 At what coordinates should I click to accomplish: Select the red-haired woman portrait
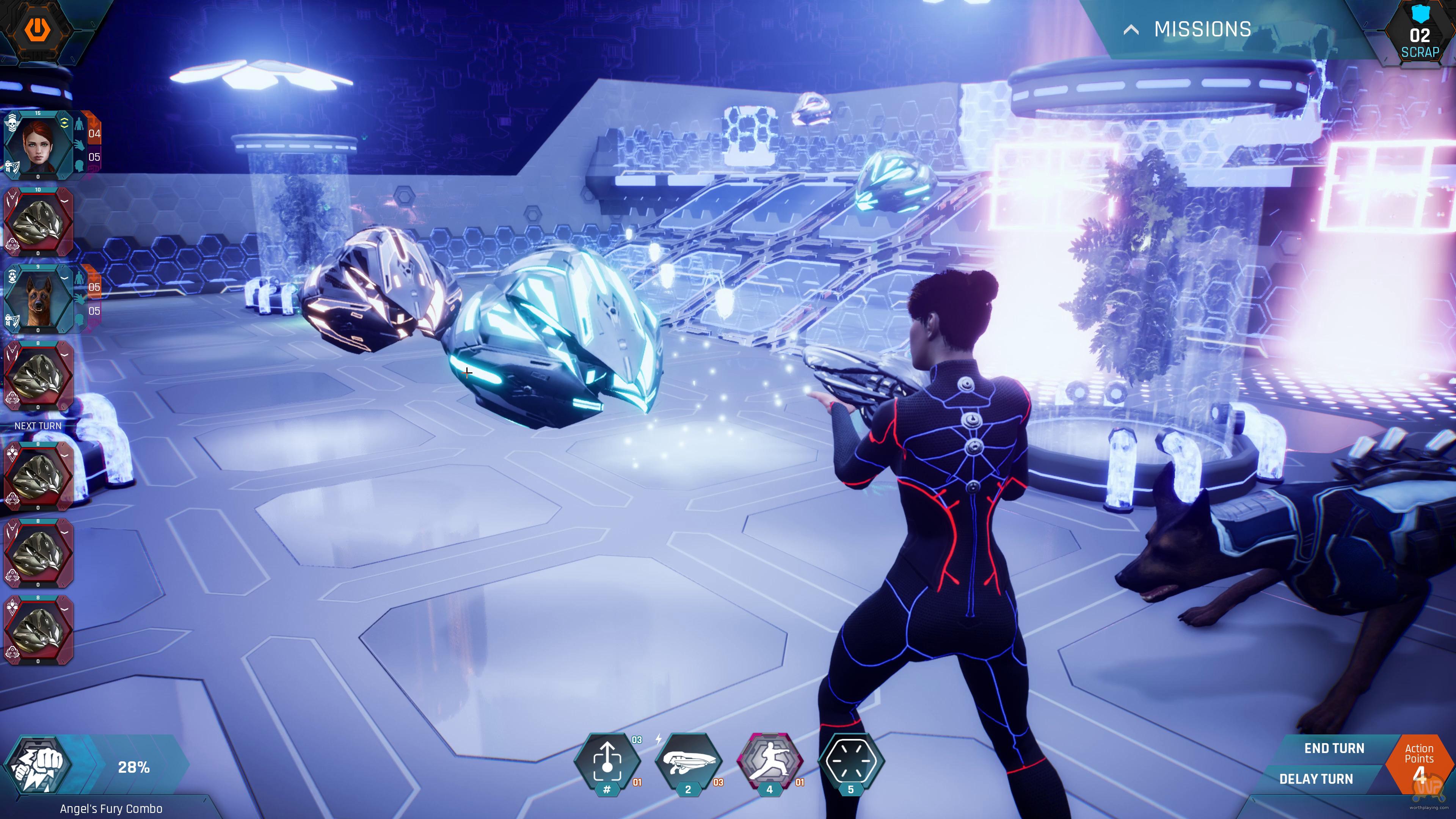point(38,145)
